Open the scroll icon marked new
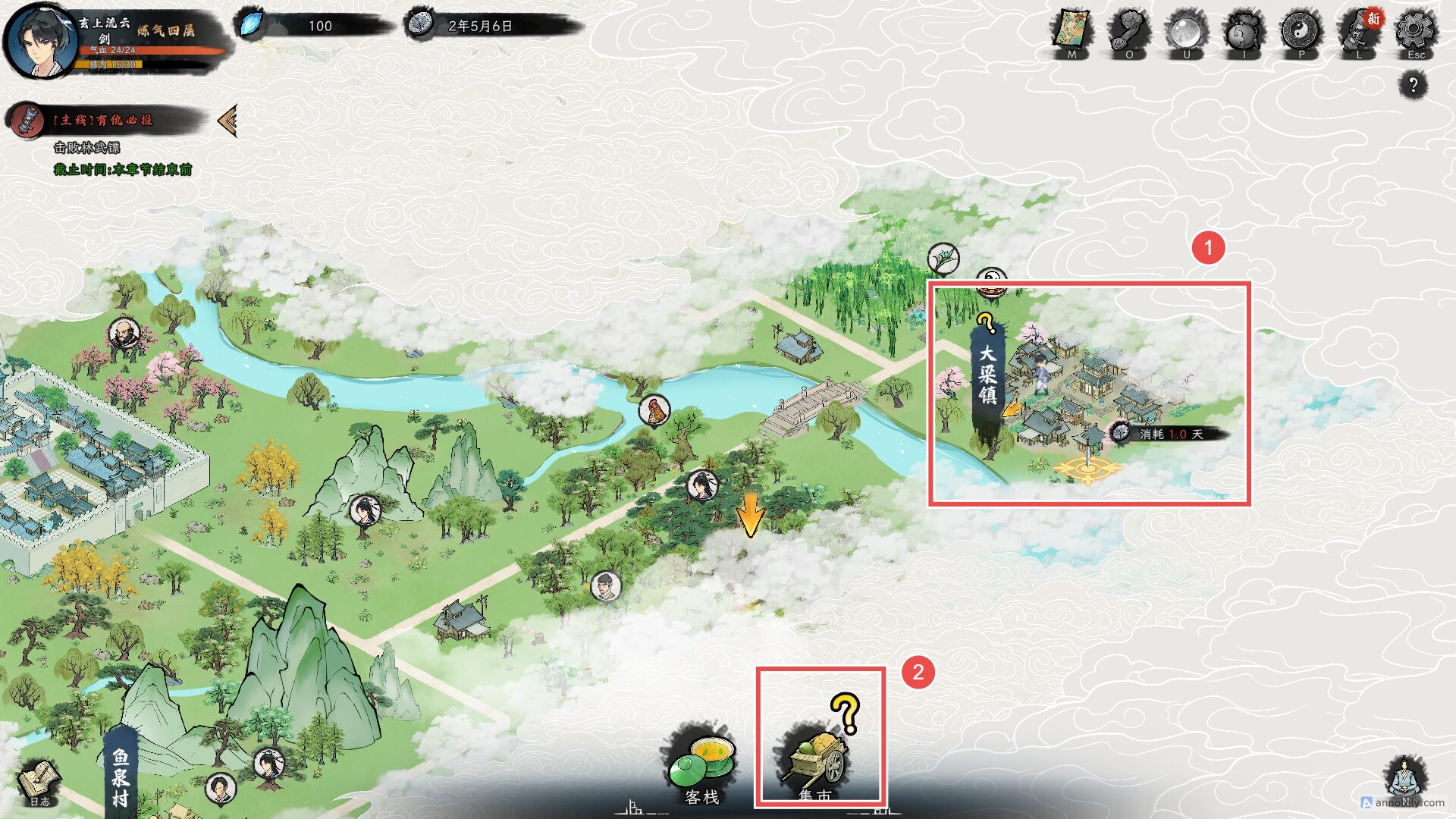 click(x=1358, y=32)
